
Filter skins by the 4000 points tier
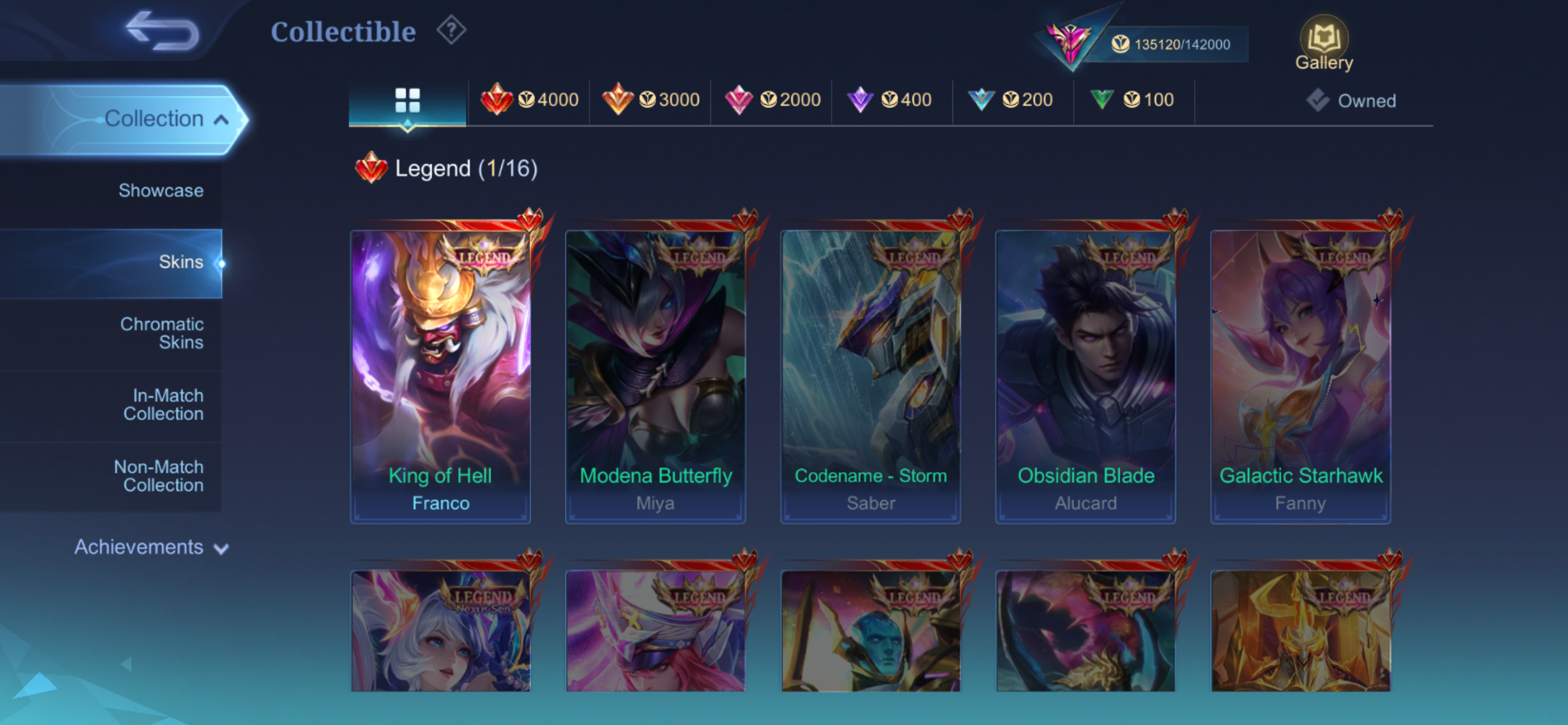point(529,100)
